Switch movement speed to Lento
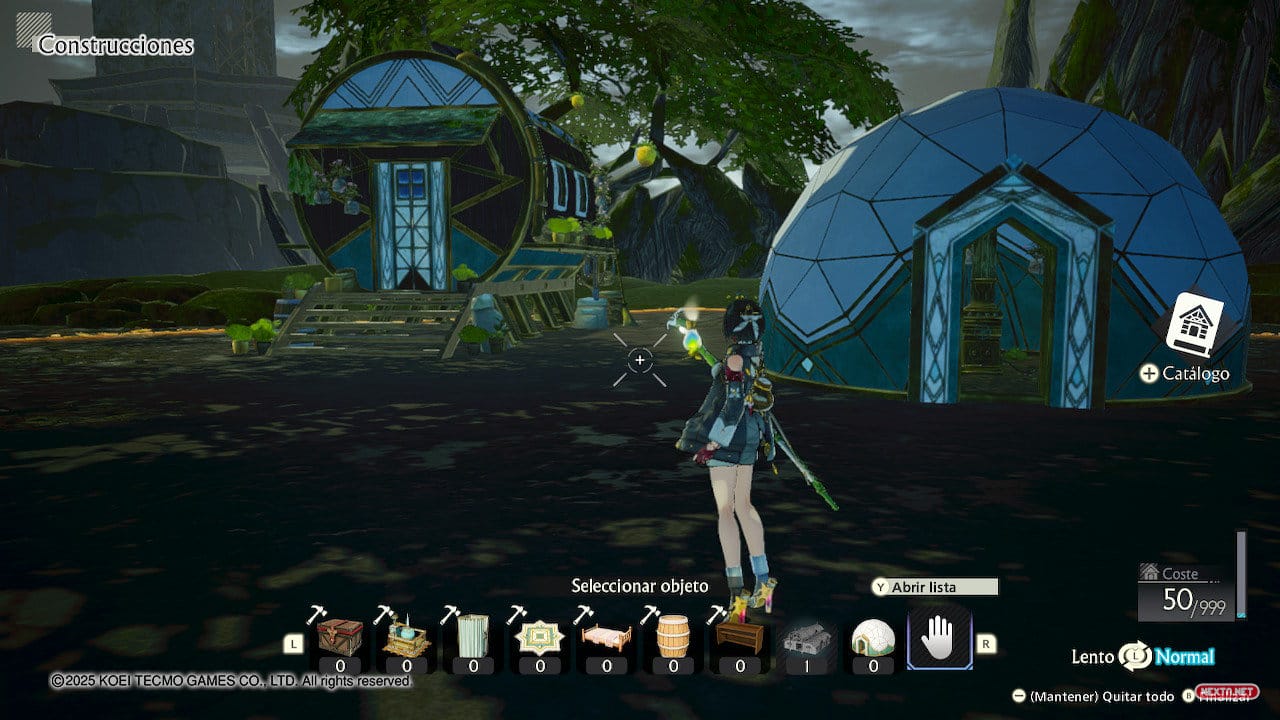 coord(1092,657)
